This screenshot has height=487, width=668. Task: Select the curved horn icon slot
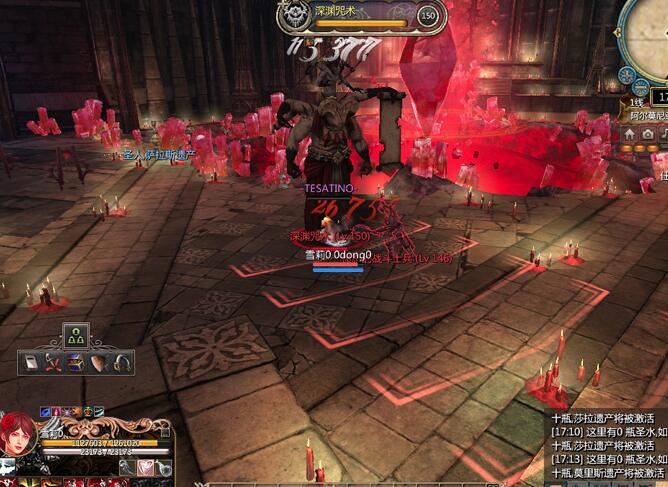[x=121, y=362]
